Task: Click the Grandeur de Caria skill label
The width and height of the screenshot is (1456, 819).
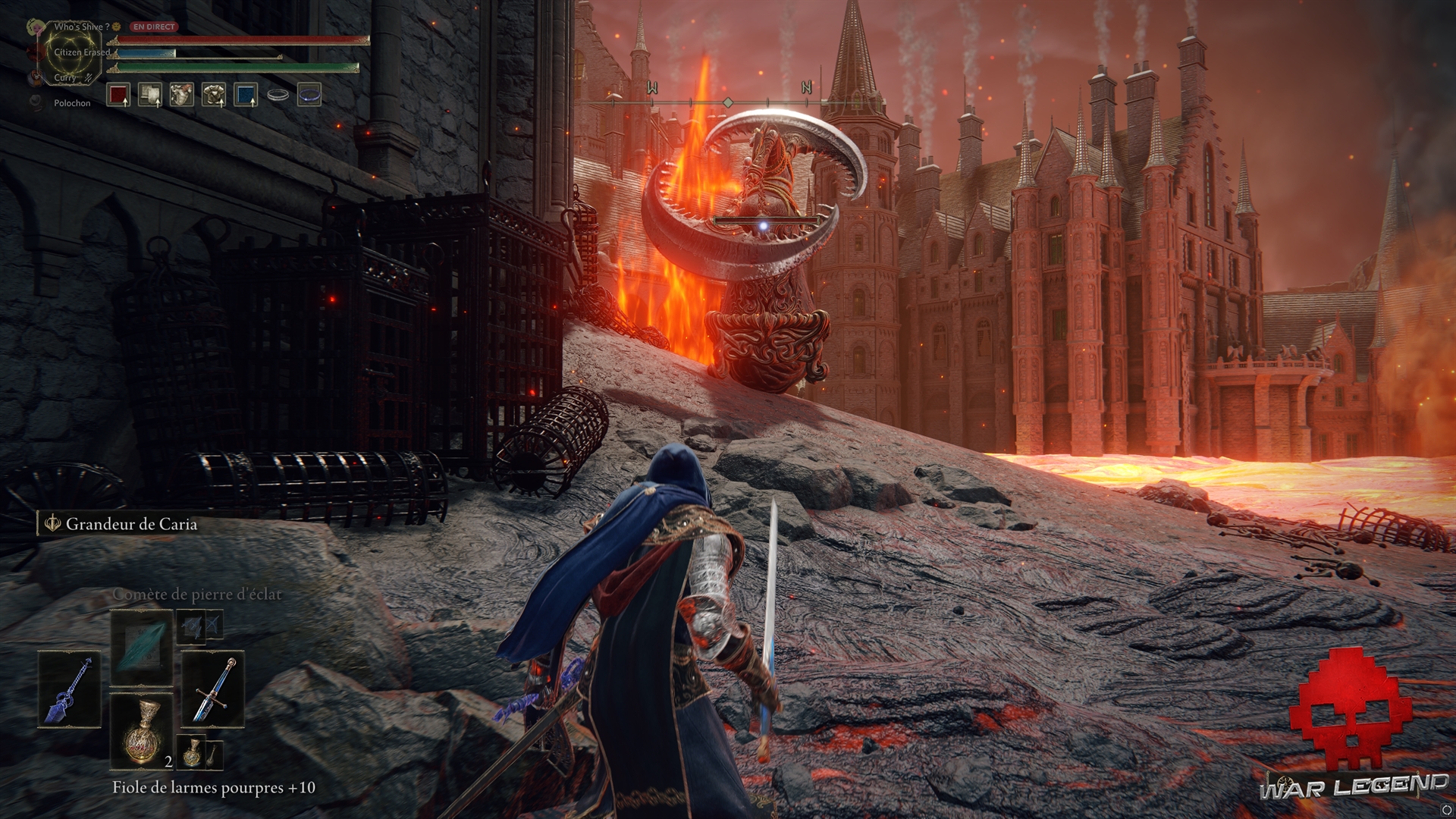Action: click(x=130, y=524)
